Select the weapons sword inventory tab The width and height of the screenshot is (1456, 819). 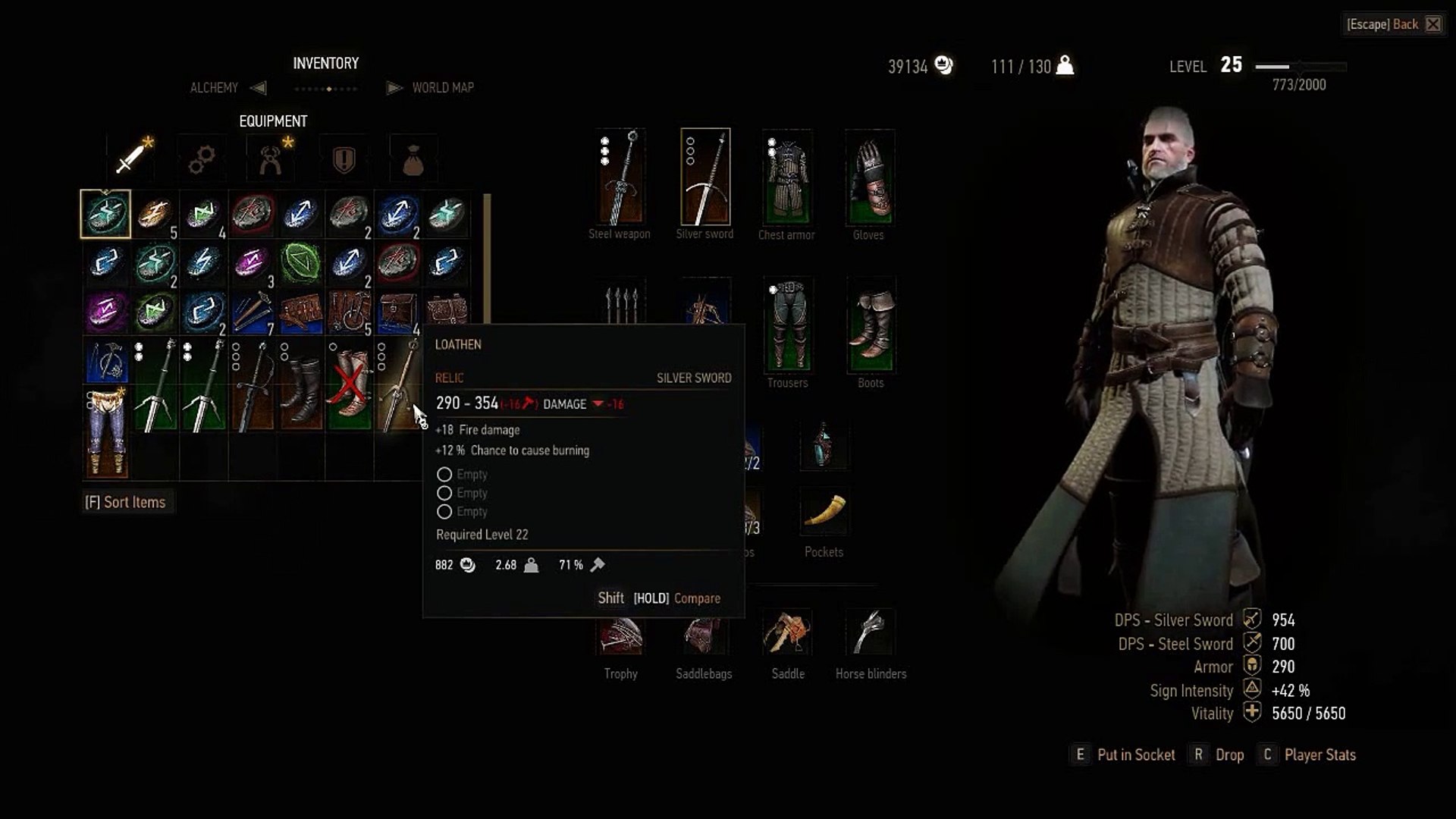(130, 158)
